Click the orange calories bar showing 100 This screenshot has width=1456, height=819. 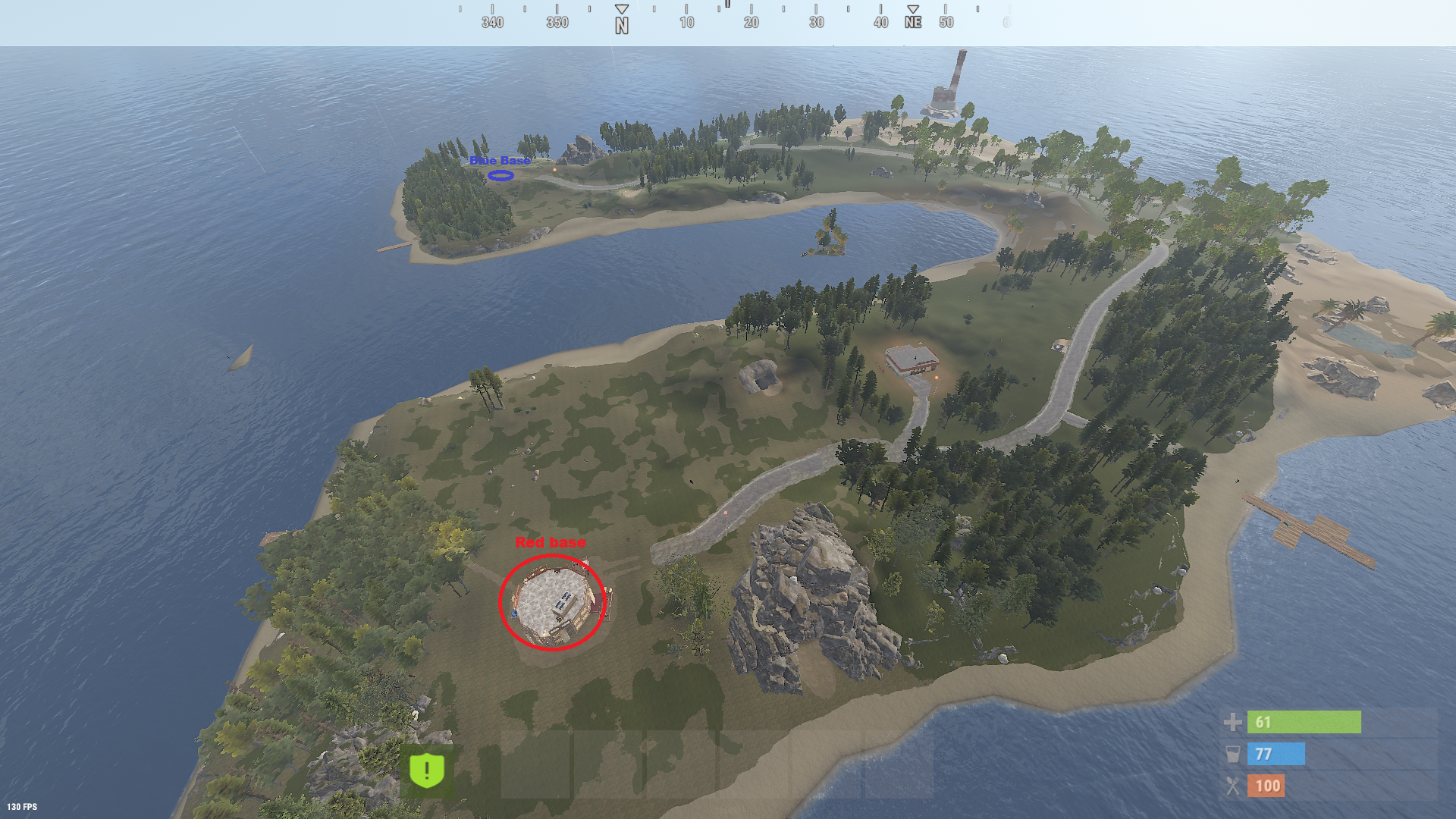click(1268, 786)
